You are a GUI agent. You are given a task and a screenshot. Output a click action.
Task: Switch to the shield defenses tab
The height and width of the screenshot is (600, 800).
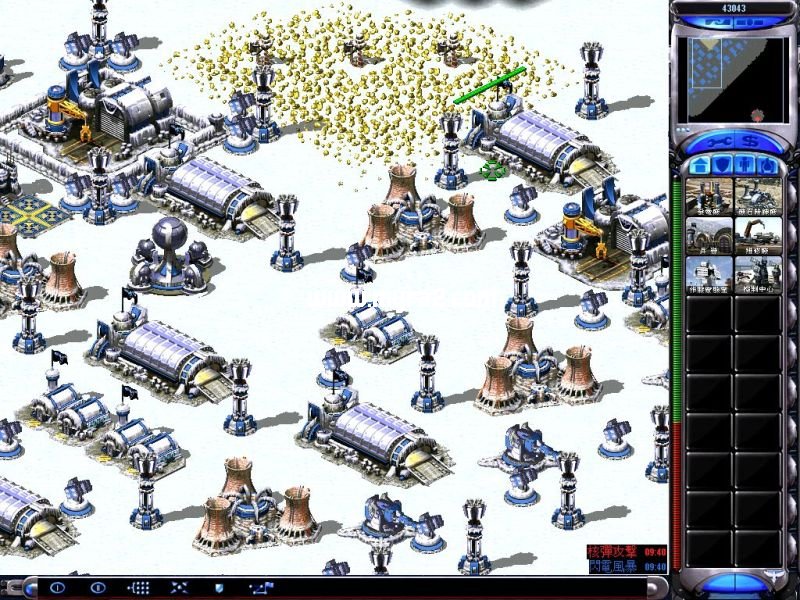pos(721,164)
